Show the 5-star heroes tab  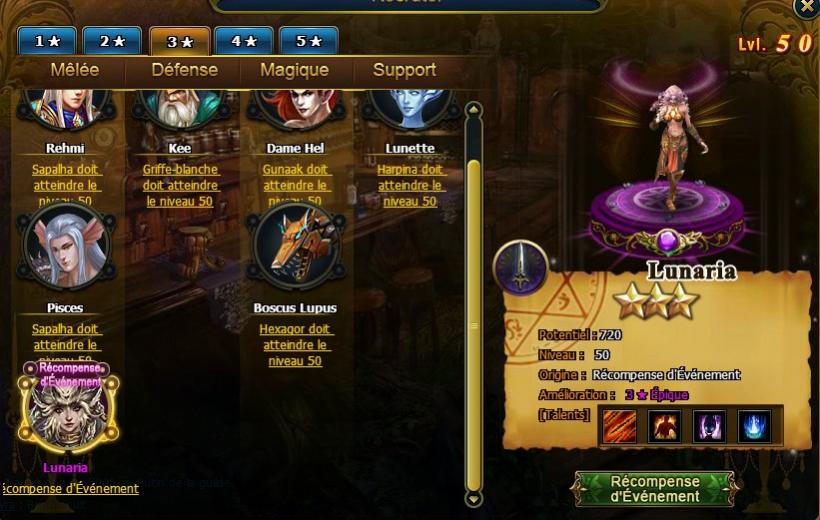[308, 42]
